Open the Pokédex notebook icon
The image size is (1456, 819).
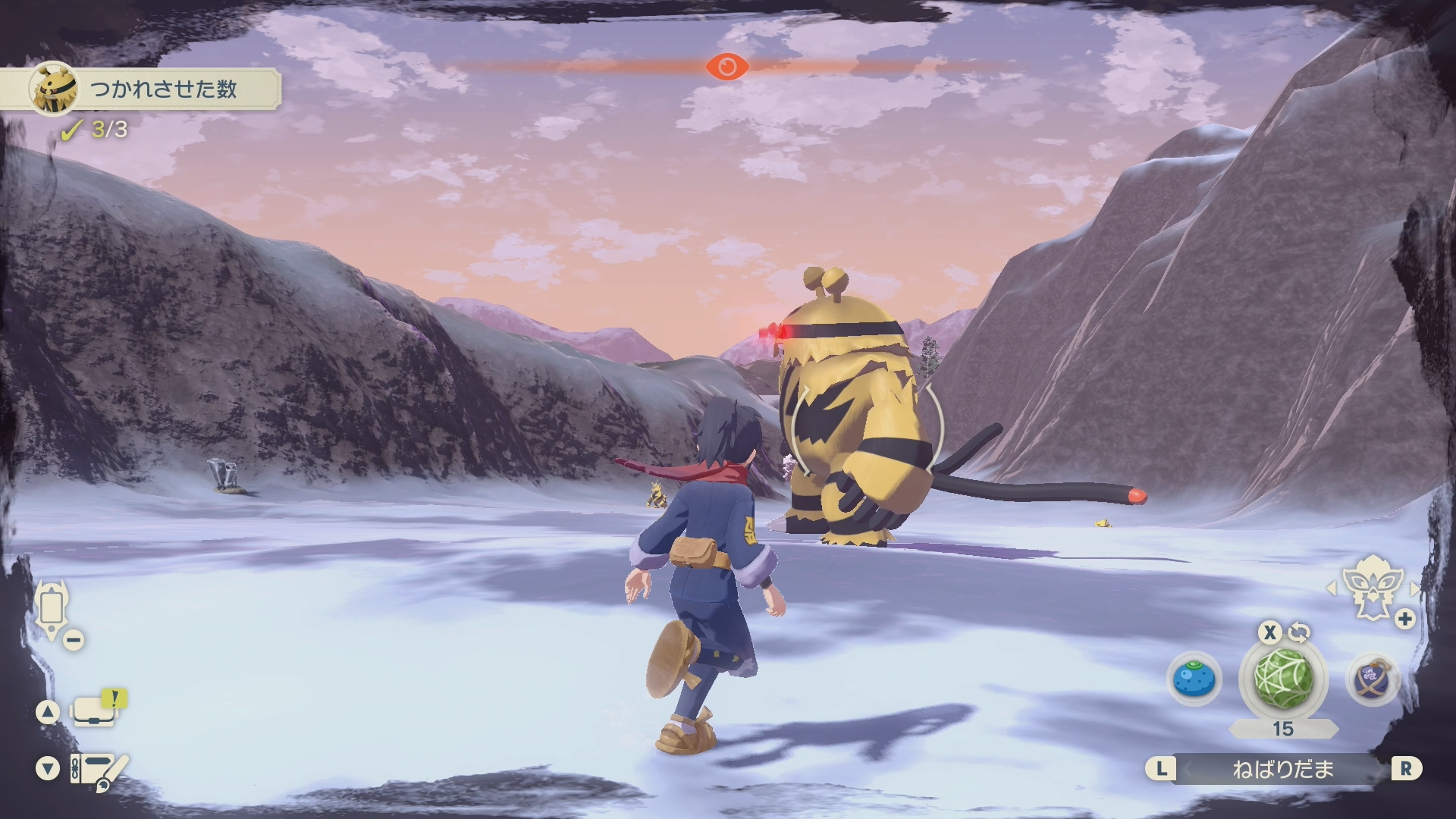pos(99,770)
